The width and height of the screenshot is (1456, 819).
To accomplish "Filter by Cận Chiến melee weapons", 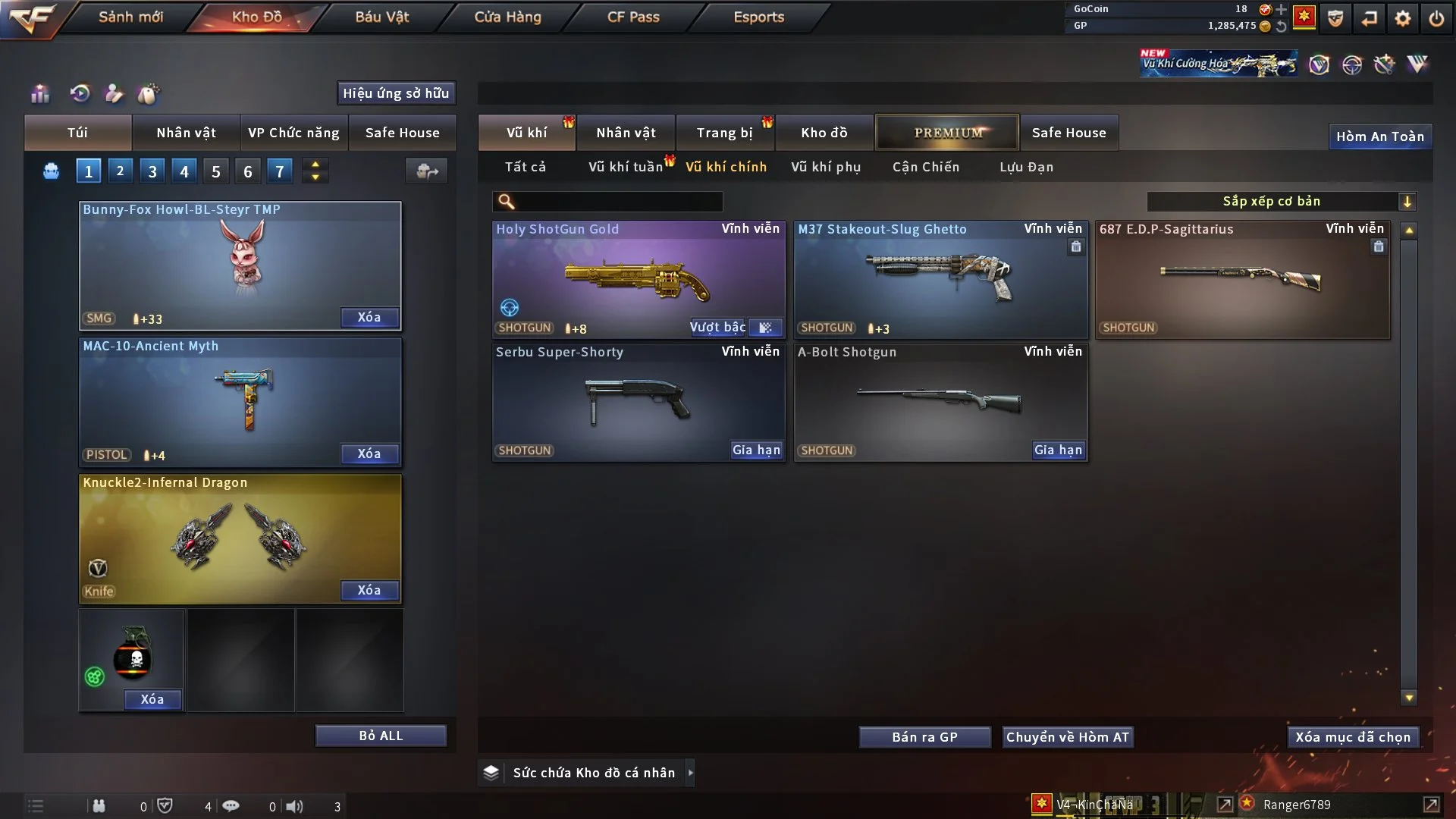I will pos(926,167).
